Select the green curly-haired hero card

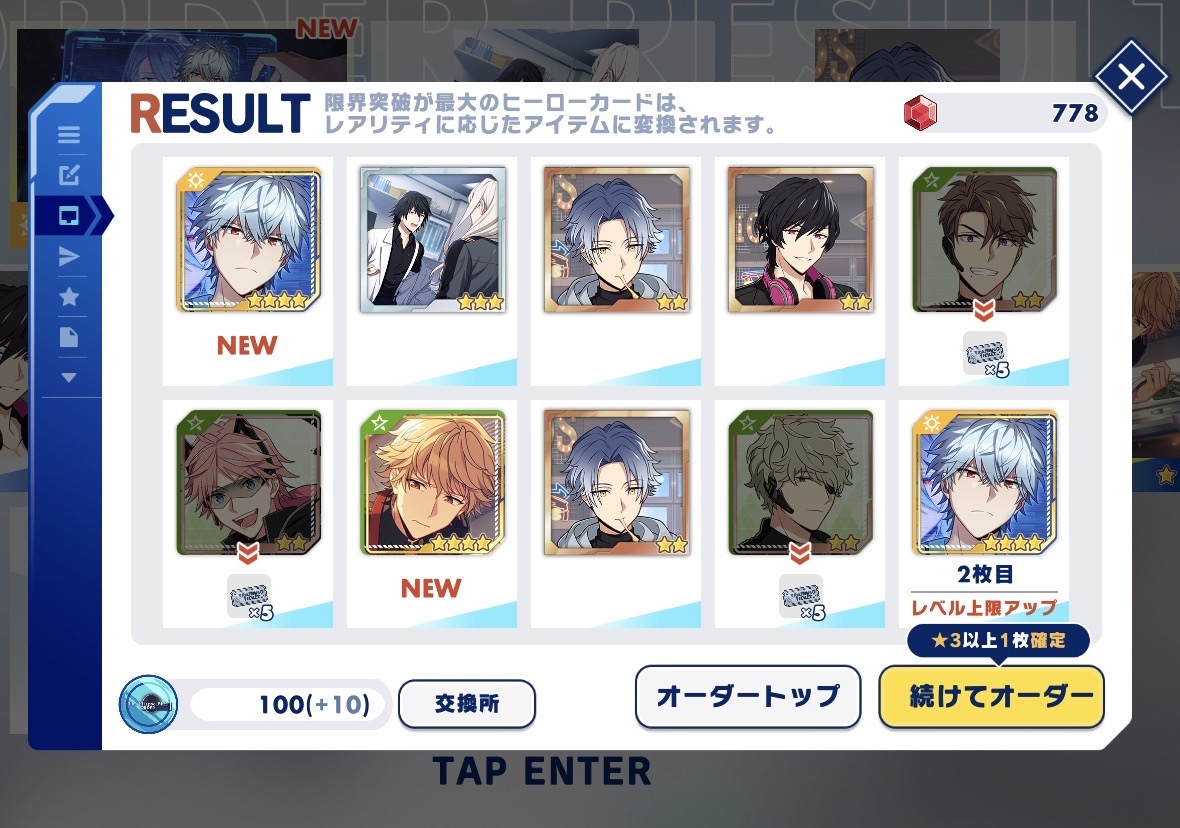(801, 484)
